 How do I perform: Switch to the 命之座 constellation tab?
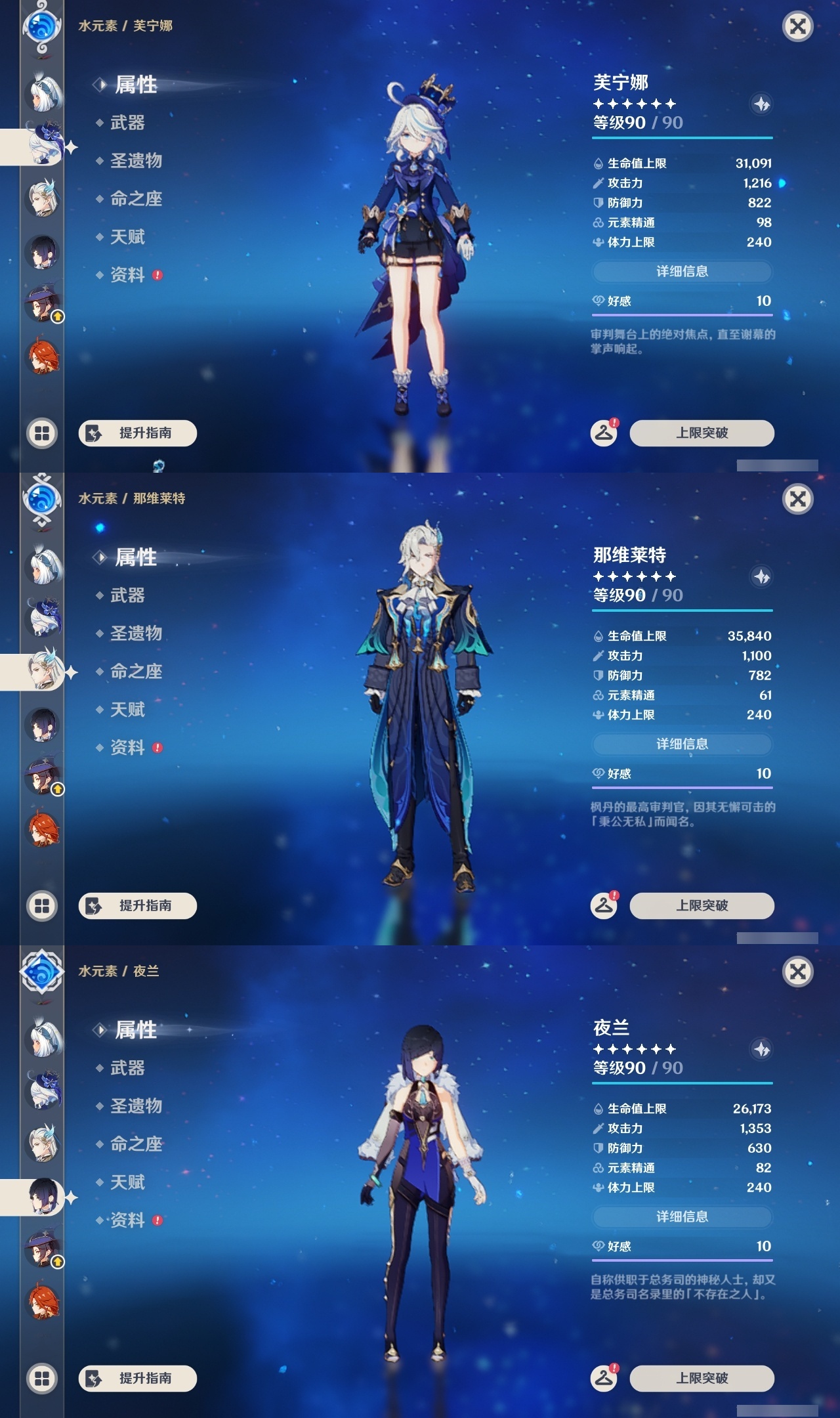coord(136,200)
